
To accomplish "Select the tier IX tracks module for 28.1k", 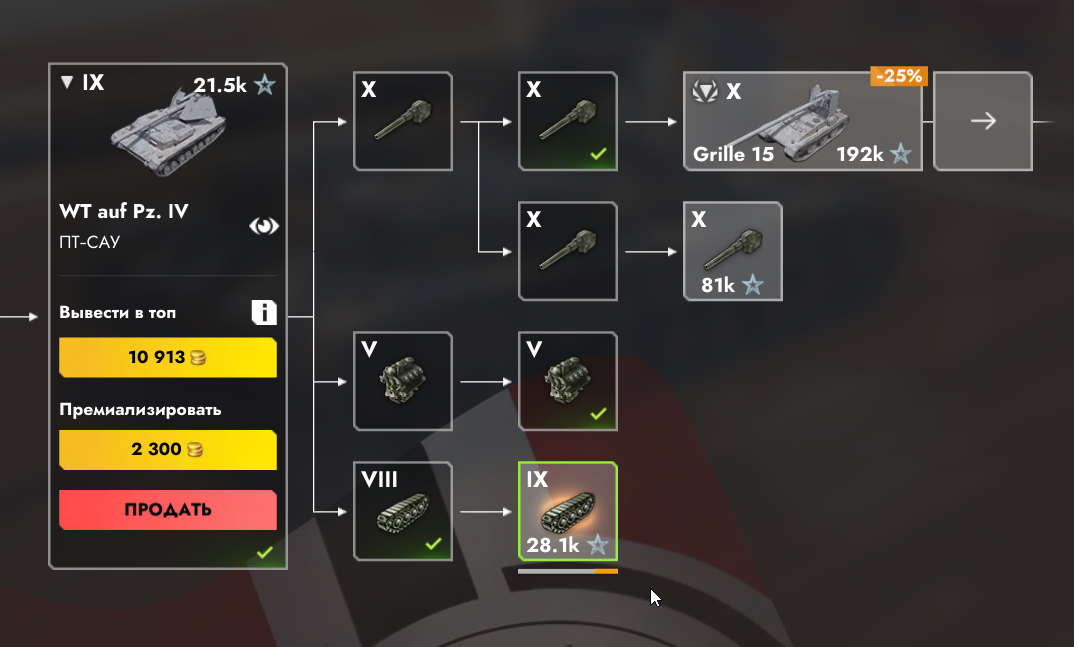I will pos(568,511).
